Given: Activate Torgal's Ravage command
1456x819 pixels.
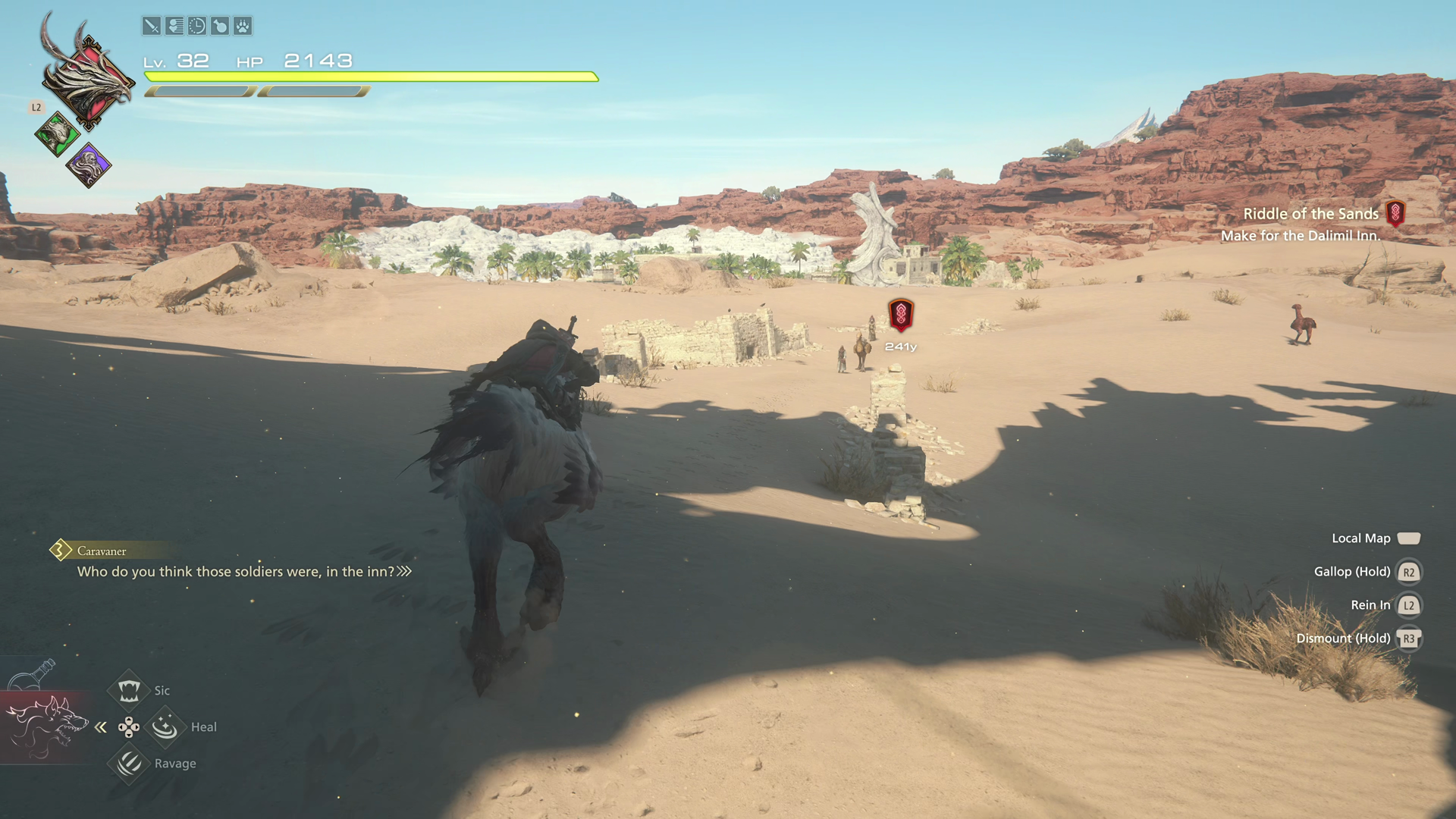Looking at the screenshot, I should [129, 763].
